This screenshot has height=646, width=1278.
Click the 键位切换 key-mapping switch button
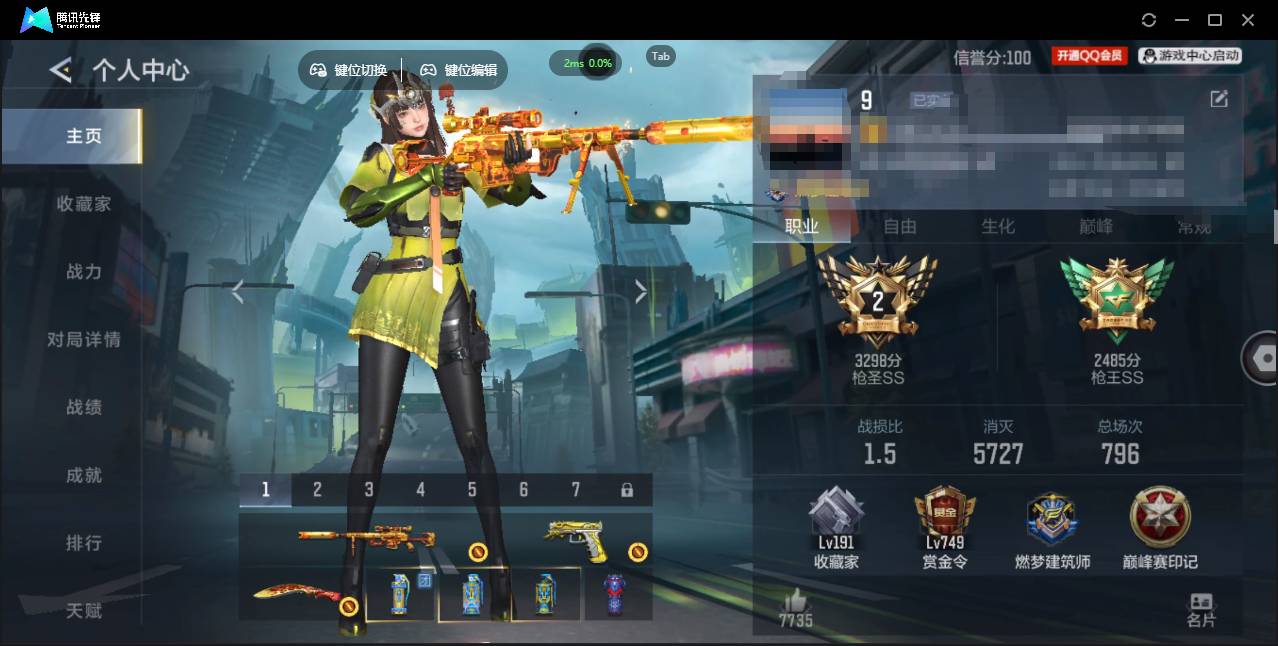pos(348,70)
